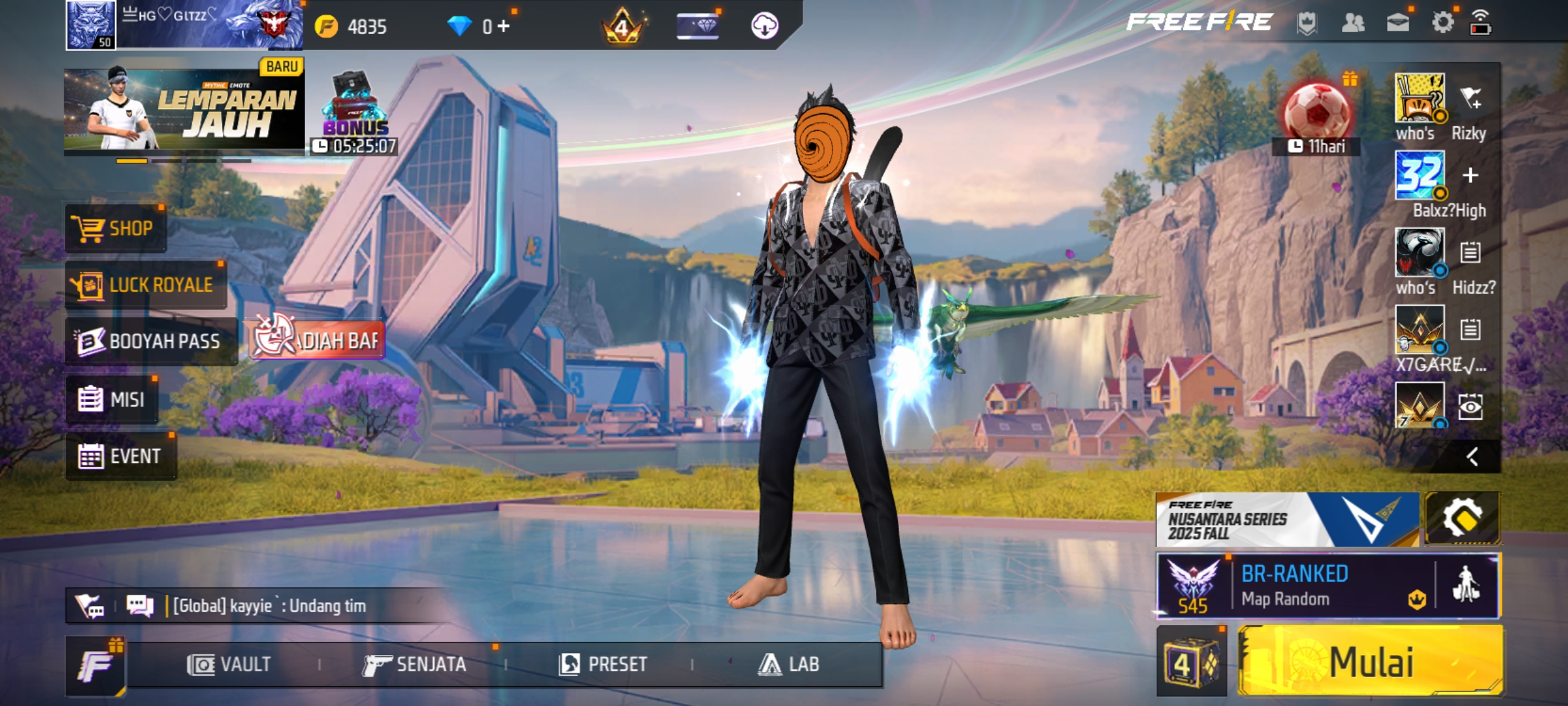Start the match with the Mulai button
Image resolution: width=1568 pixels, height=706 pixels.
point(1371,662)
